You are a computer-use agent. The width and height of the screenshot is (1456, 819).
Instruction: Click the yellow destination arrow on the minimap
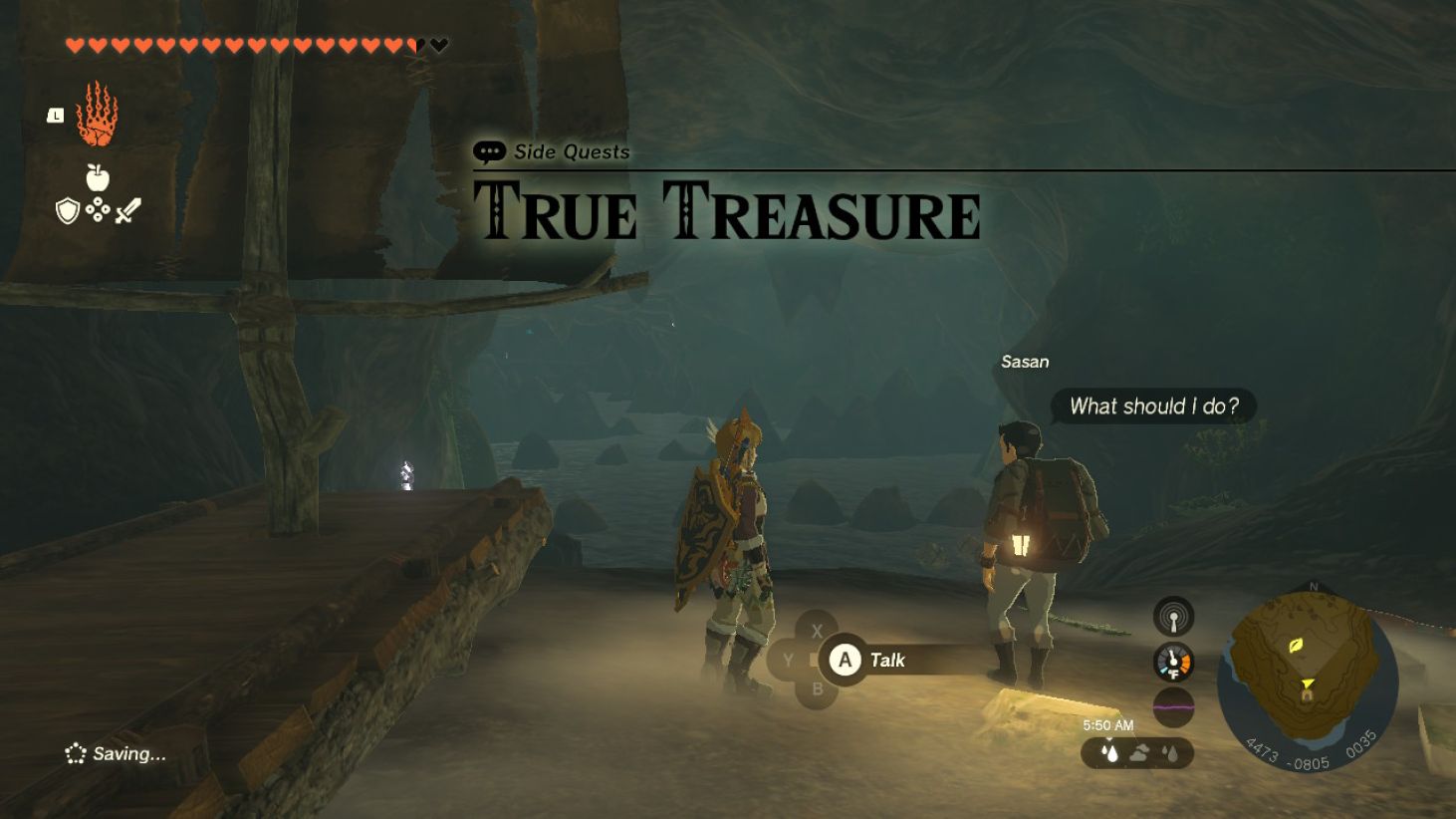pos(1308,684)
